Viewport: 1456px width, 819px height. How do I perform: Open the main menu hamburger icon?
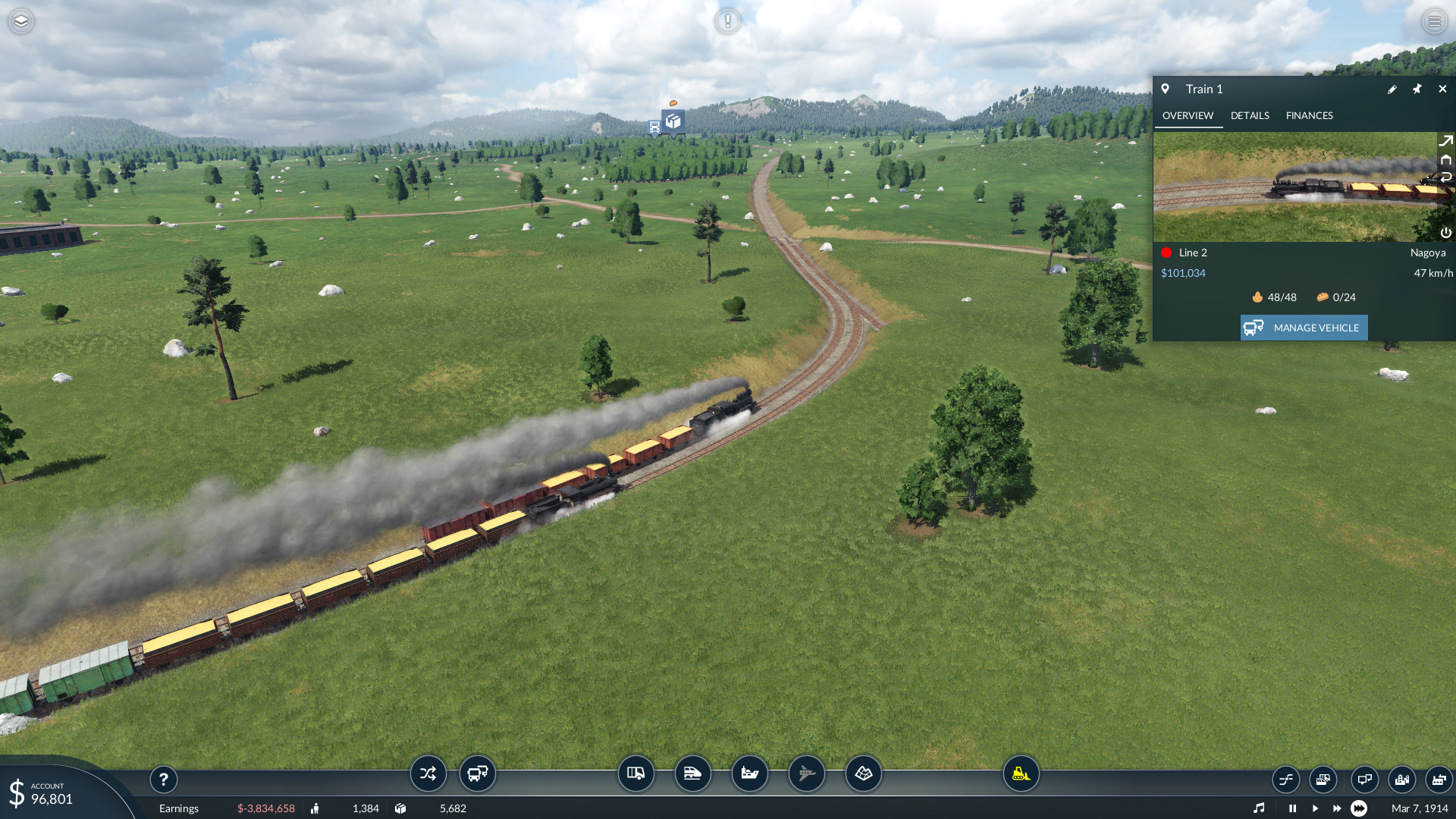pos(1434,21)
